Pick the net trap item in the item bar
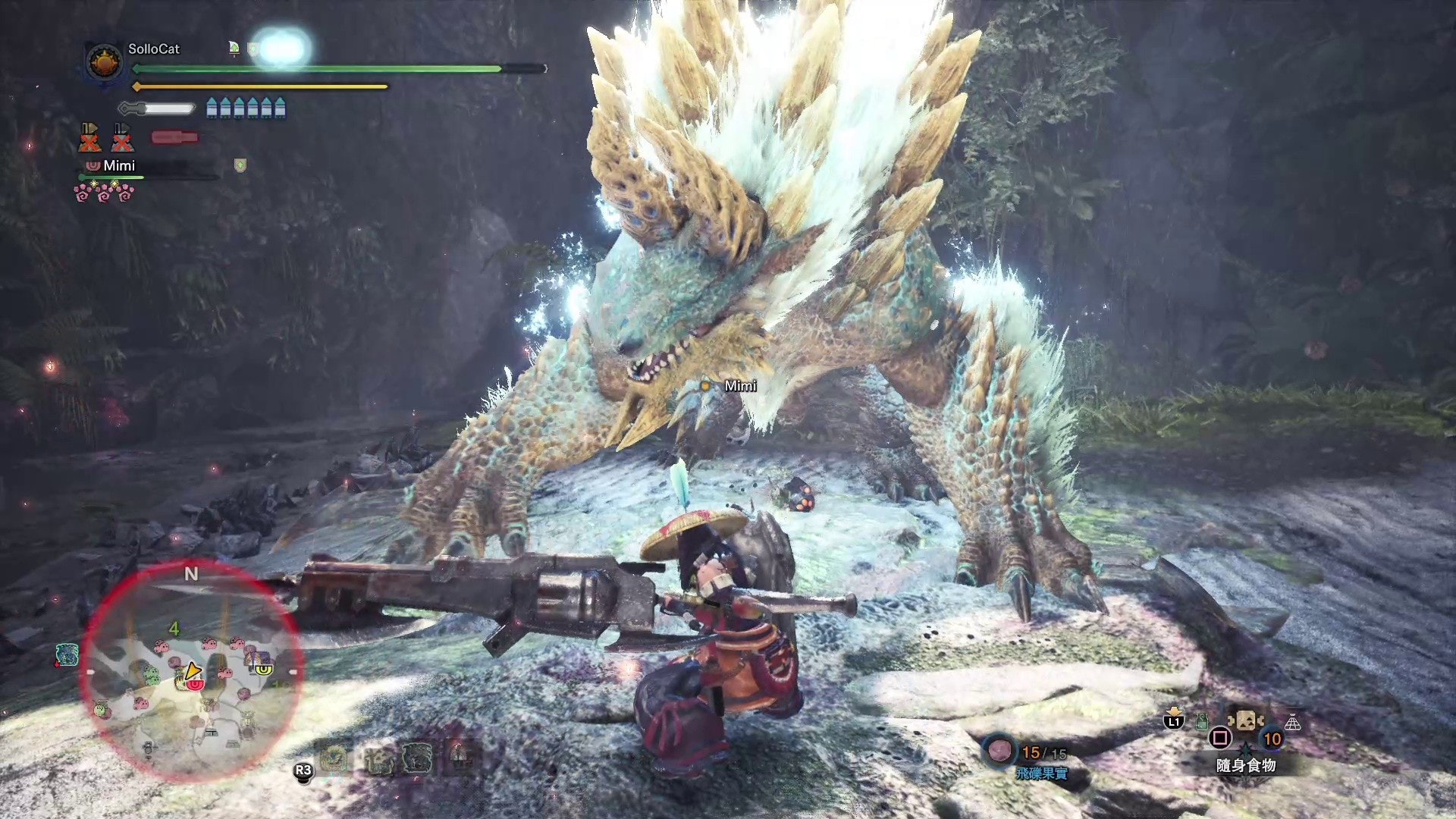Screen dimensions: 1456x819 (x=1292, y=723)
